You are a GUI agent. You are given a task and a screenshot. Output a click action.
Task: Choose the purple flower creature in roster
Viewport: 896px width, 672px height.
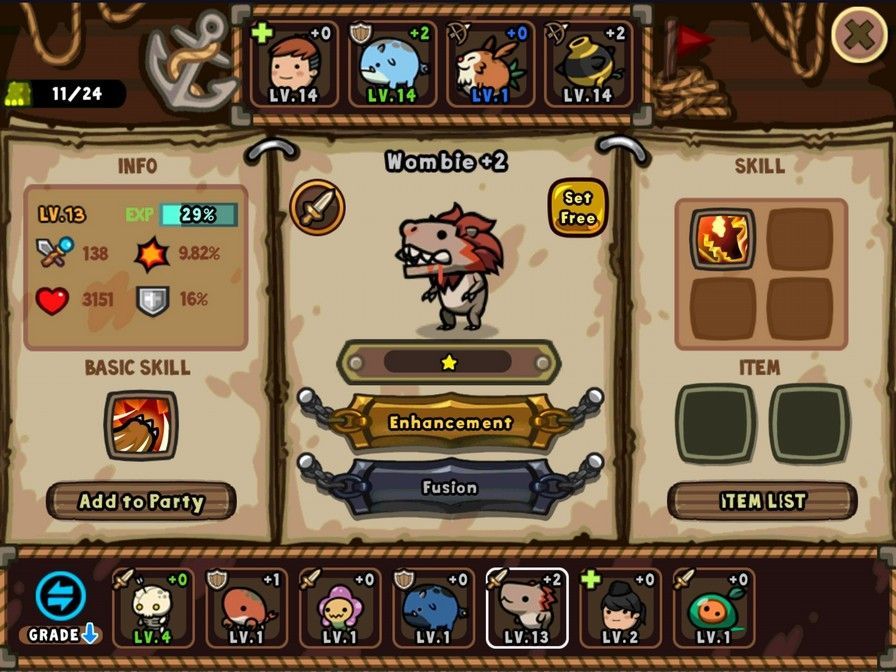[x=339, y=608]
